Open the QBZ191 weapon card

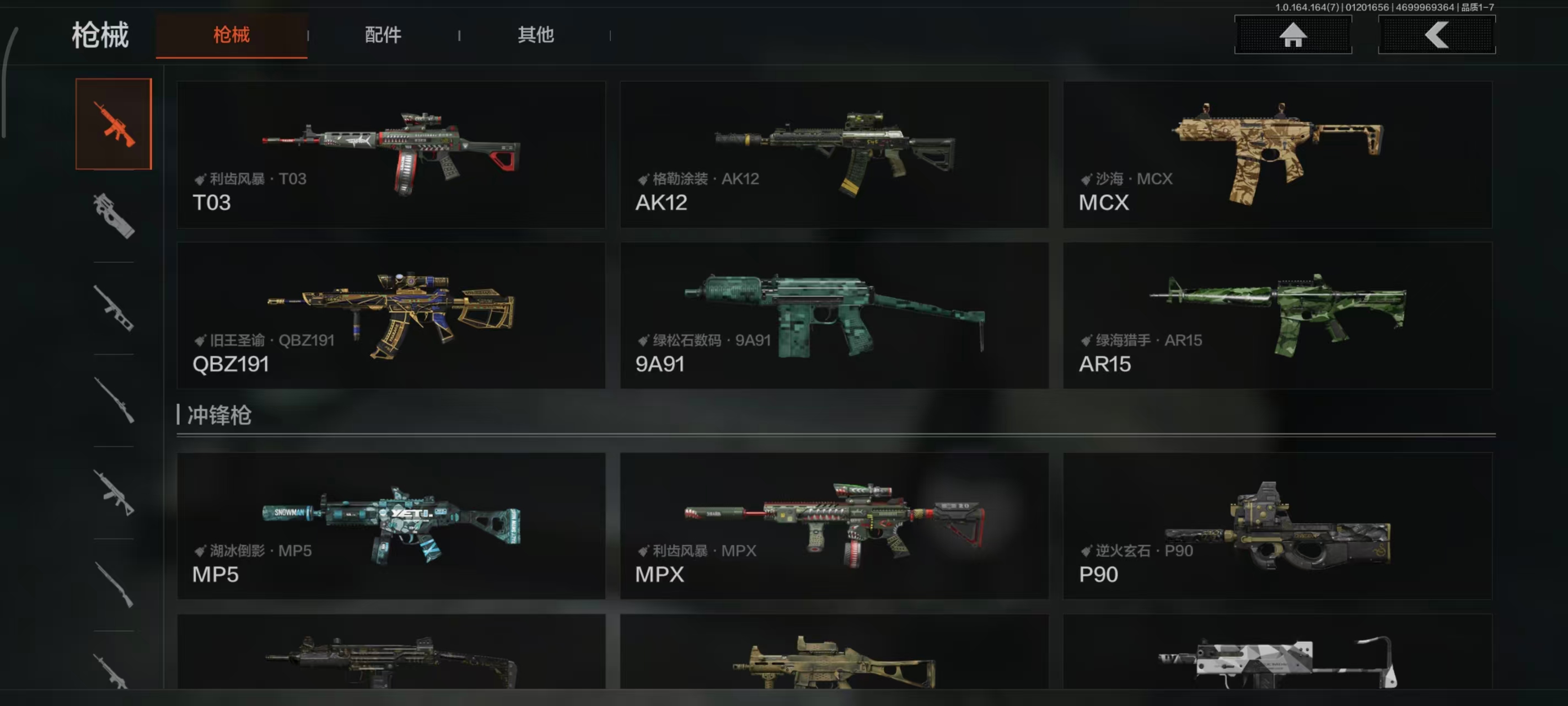coord(391,315)
